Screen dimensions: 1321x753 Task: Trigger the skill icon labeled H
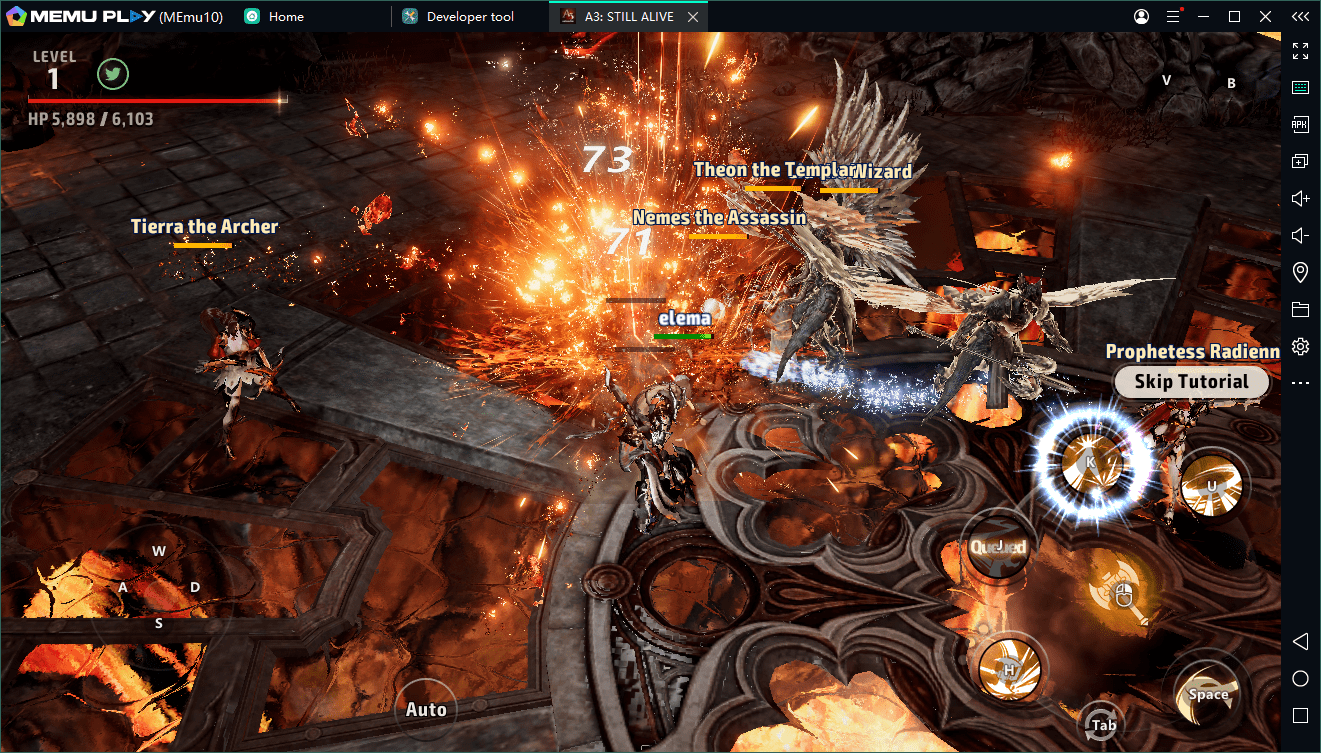point(1010,668)
